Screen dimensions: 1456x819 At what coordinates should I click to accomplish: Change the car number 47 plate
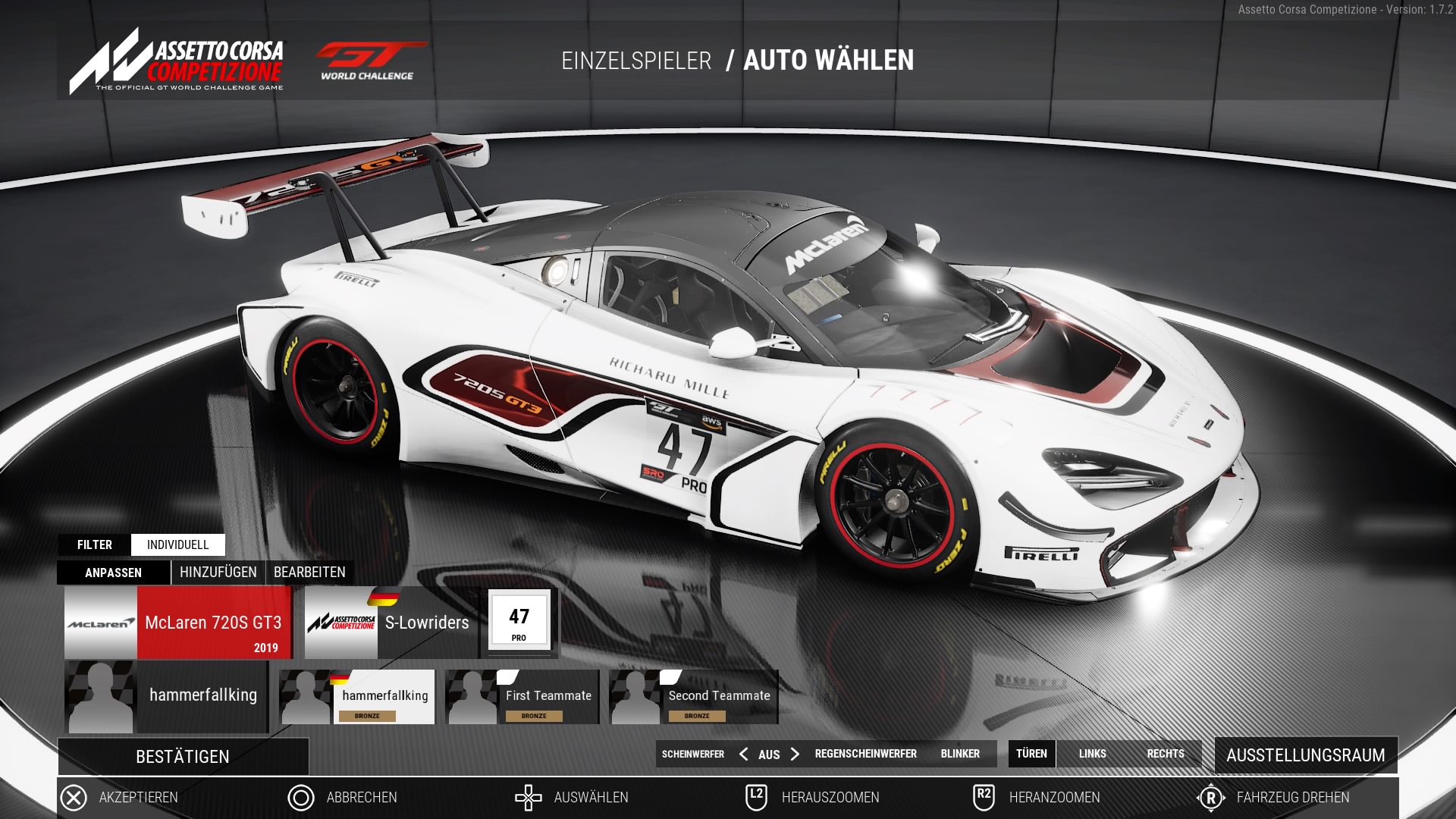519,622
